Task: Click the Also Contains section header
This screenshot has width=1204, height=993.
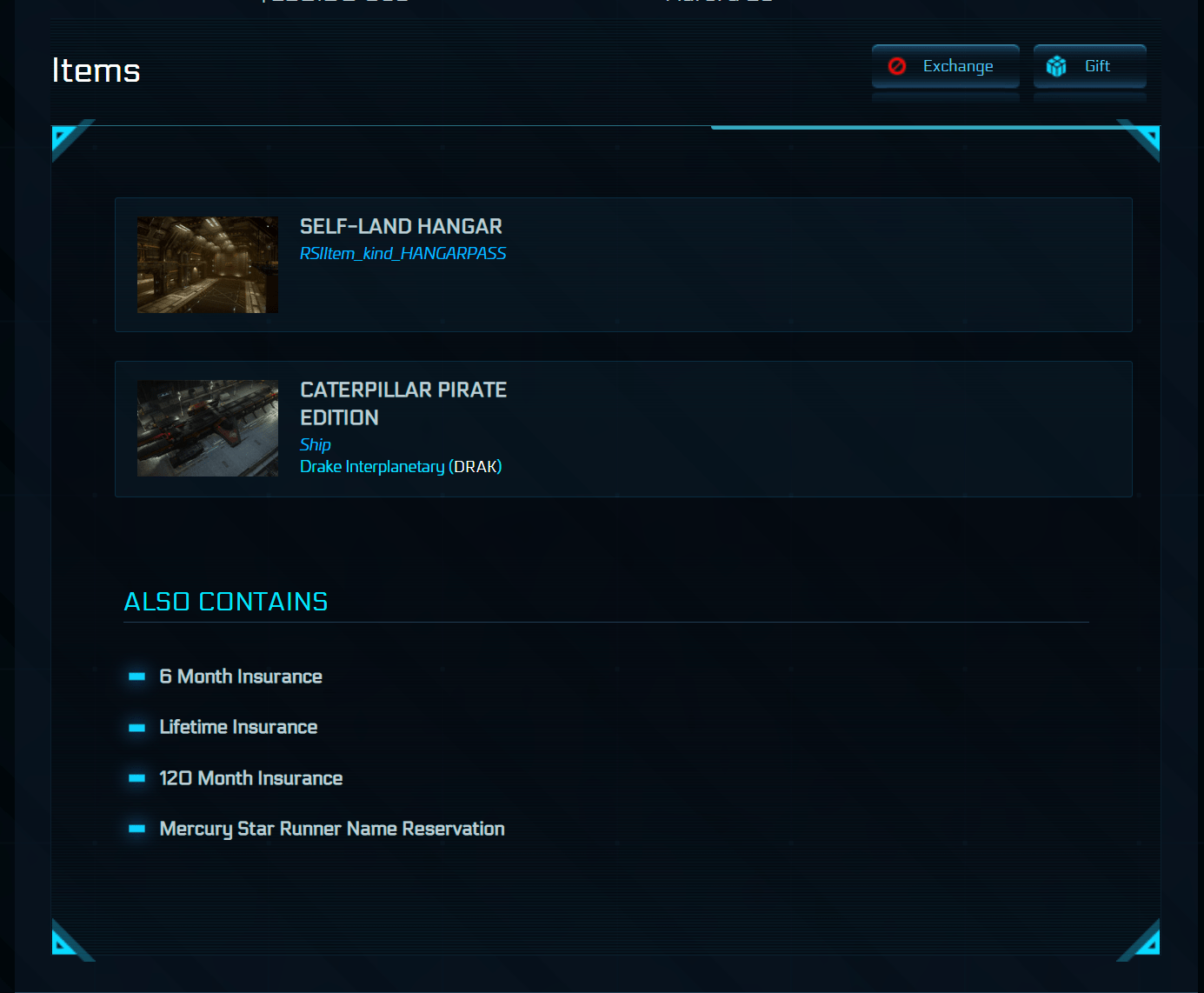Action: pos(225,601)
